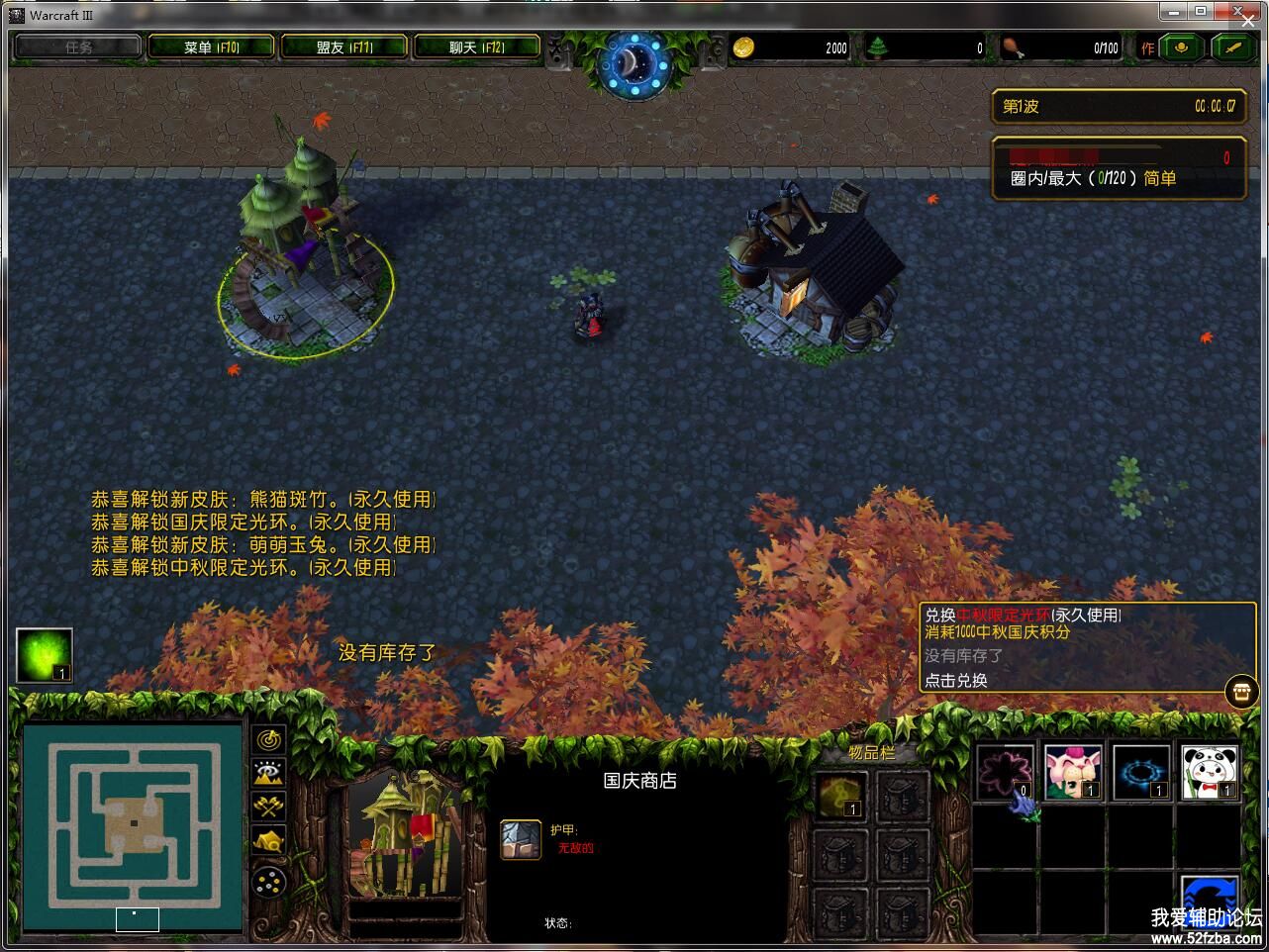
Task: Activate the minimap signal ping button
Action: [x=269, y=739]
